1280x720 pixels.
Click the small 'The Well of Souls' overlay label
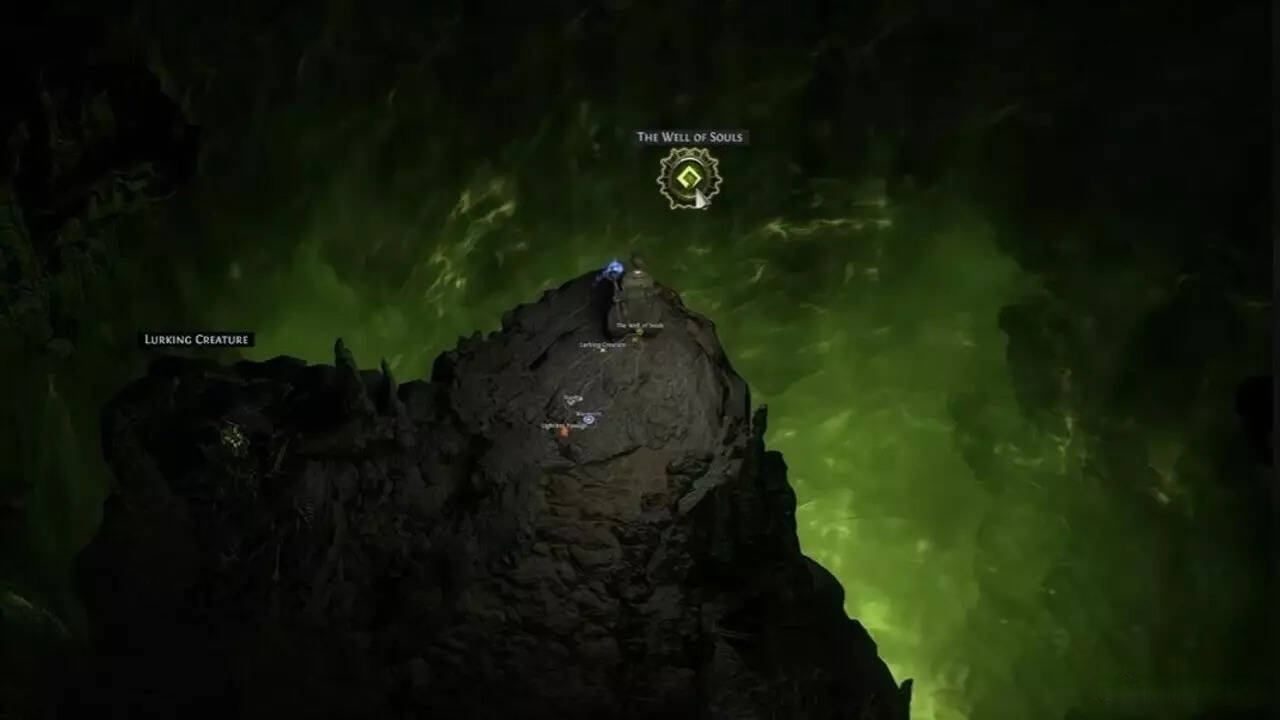638,325
